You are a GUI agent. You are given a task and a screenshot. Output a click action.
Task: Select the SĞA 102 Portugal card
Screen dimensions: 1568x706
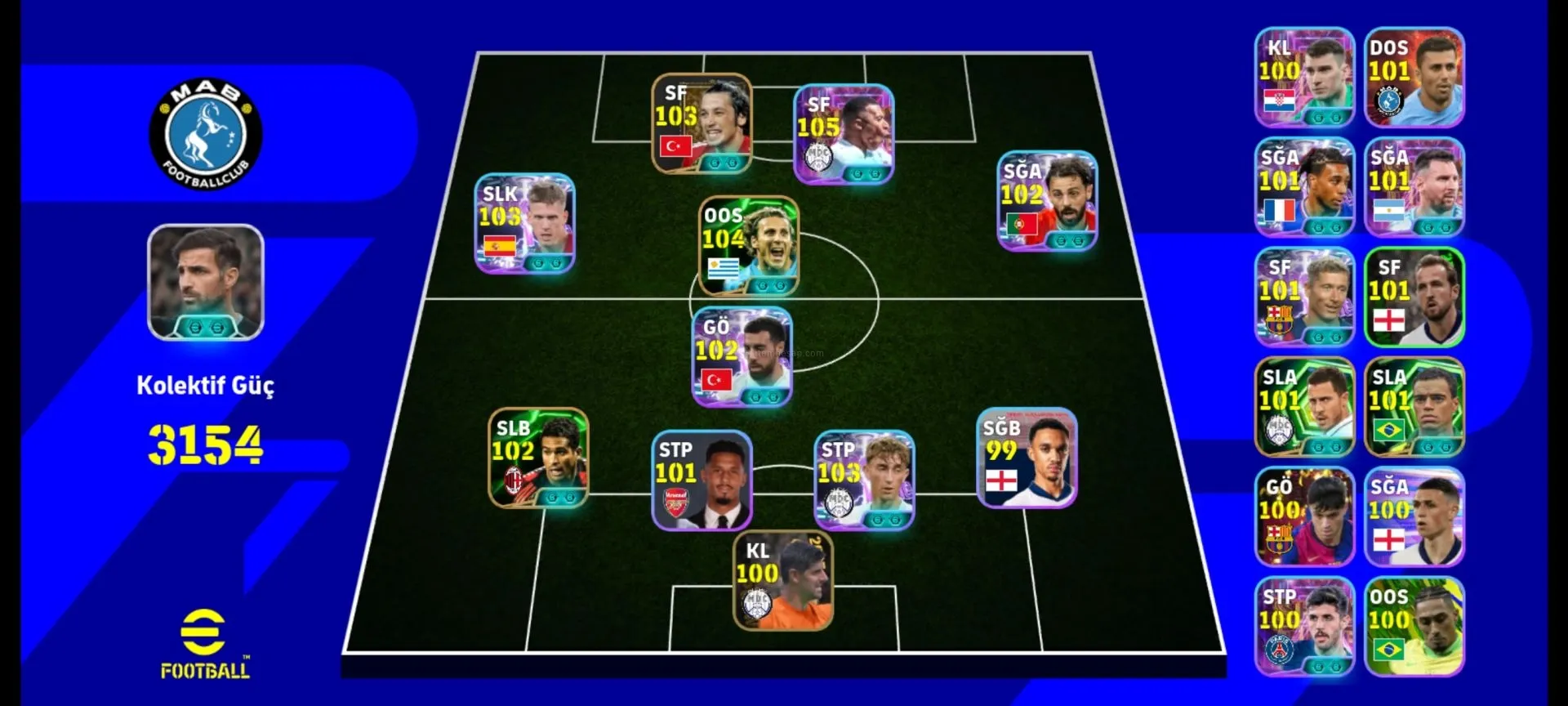1047,200
